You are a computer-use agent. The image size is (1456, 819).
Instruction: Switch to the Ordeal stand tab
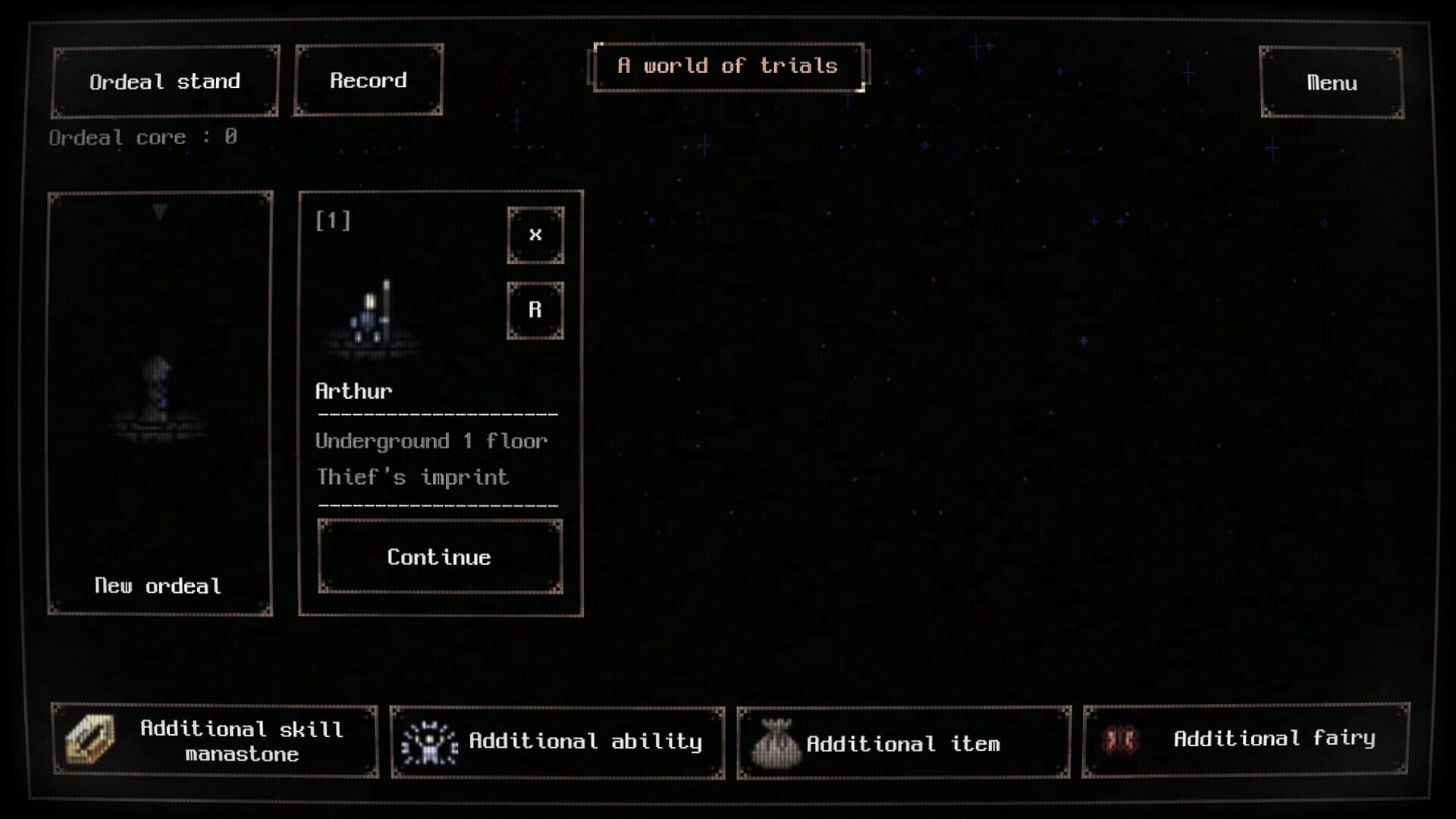point(165,81)
